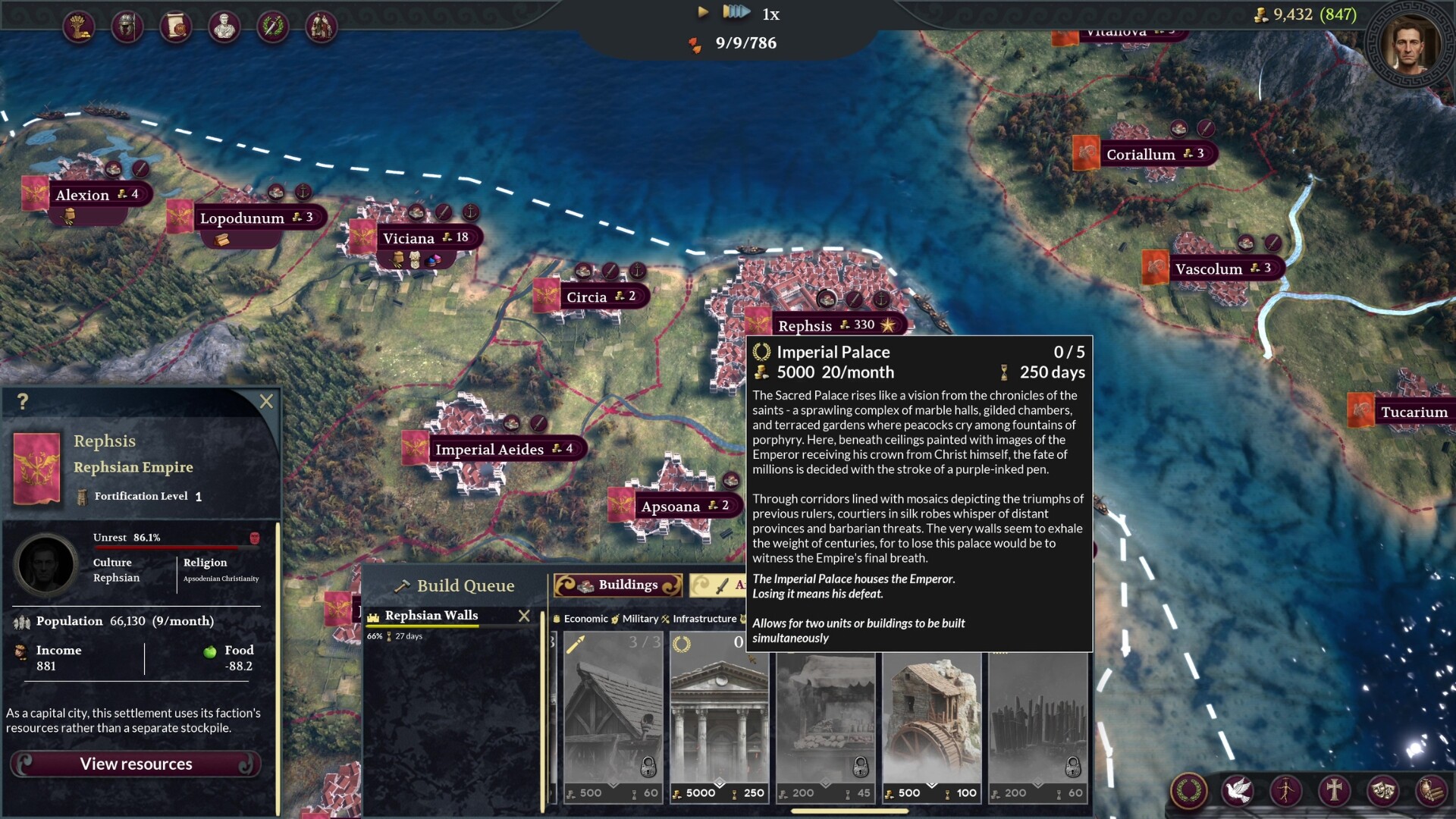Open the military panel (legionary helmet icon)

126,27
